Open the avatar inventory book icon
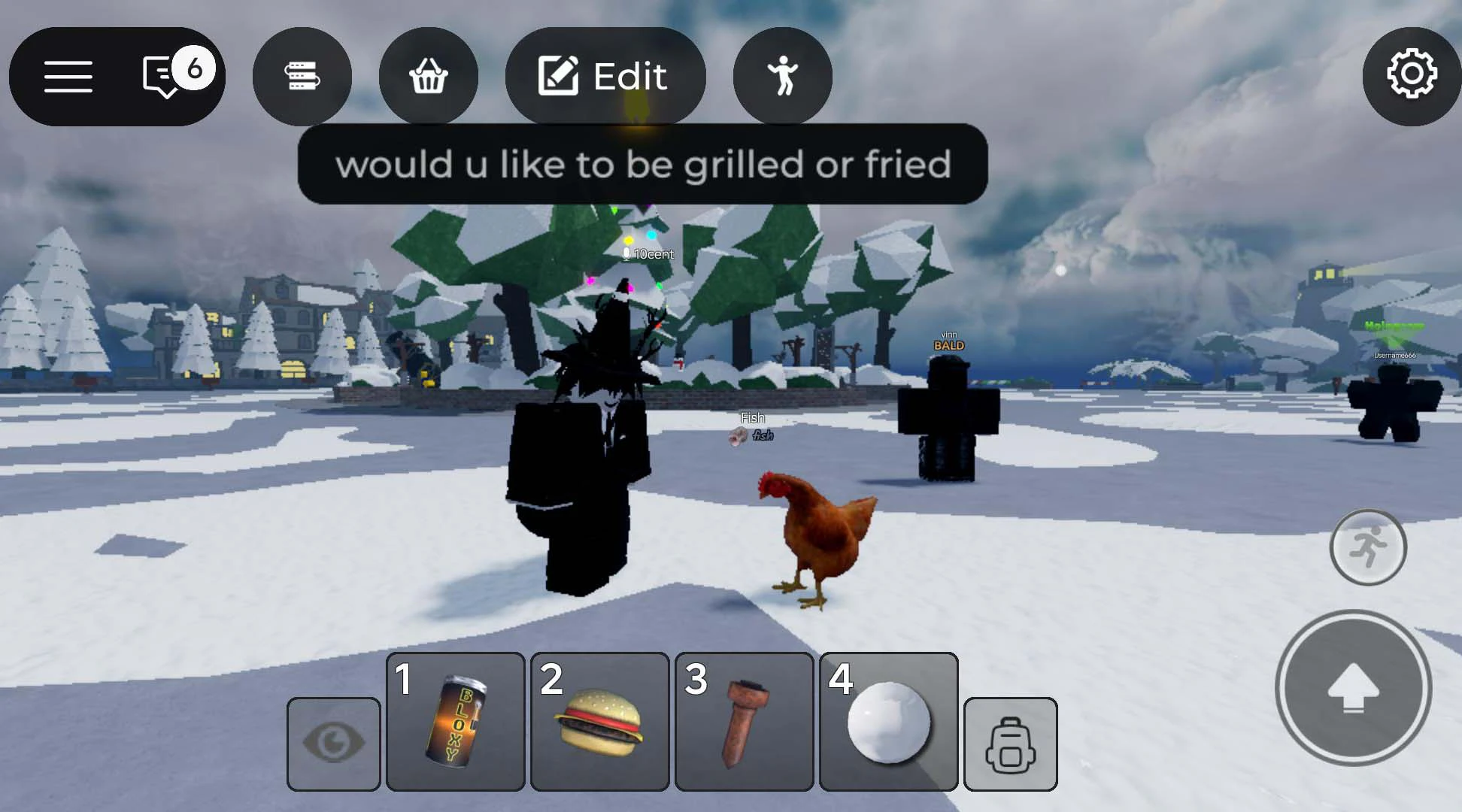Viewport: 1462px width, 812px height. (302, 76)
